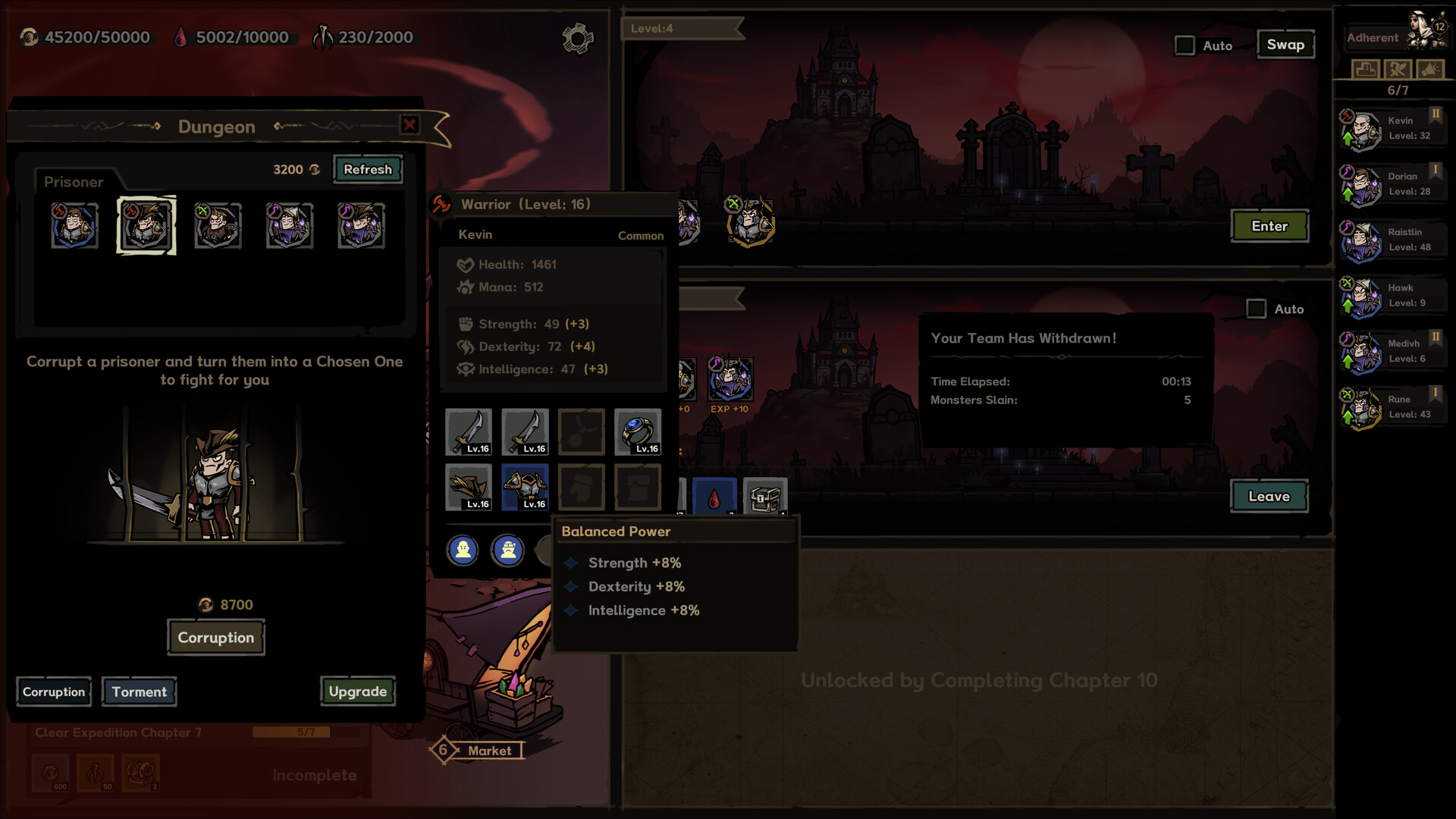Switch to the Torment tab
Screen dimensions: 1456x819
click(139, 692)
